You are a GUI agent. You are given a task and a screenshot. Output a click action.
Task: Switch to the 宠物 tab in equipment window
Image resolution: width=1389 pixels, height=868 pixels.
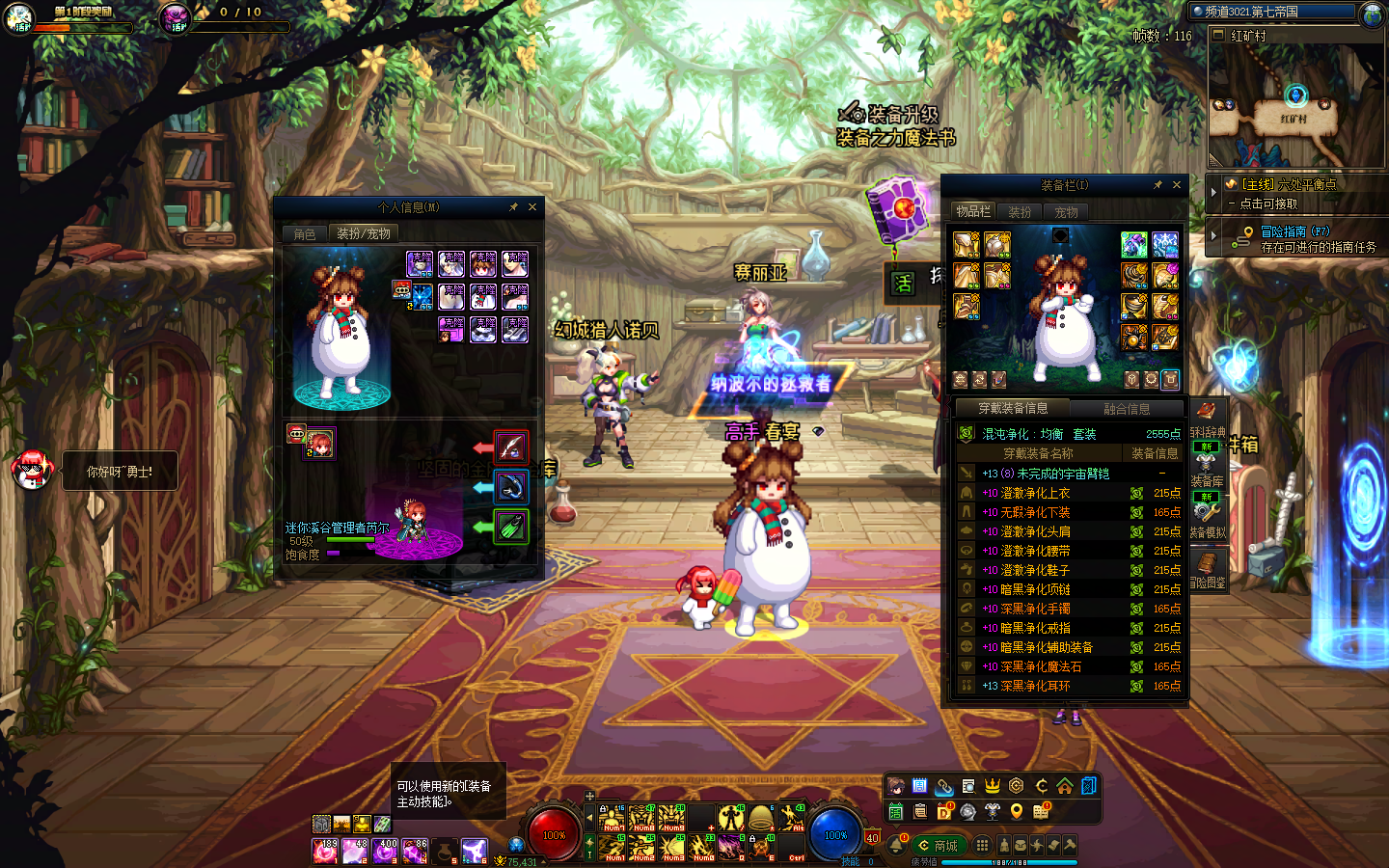1066,212
